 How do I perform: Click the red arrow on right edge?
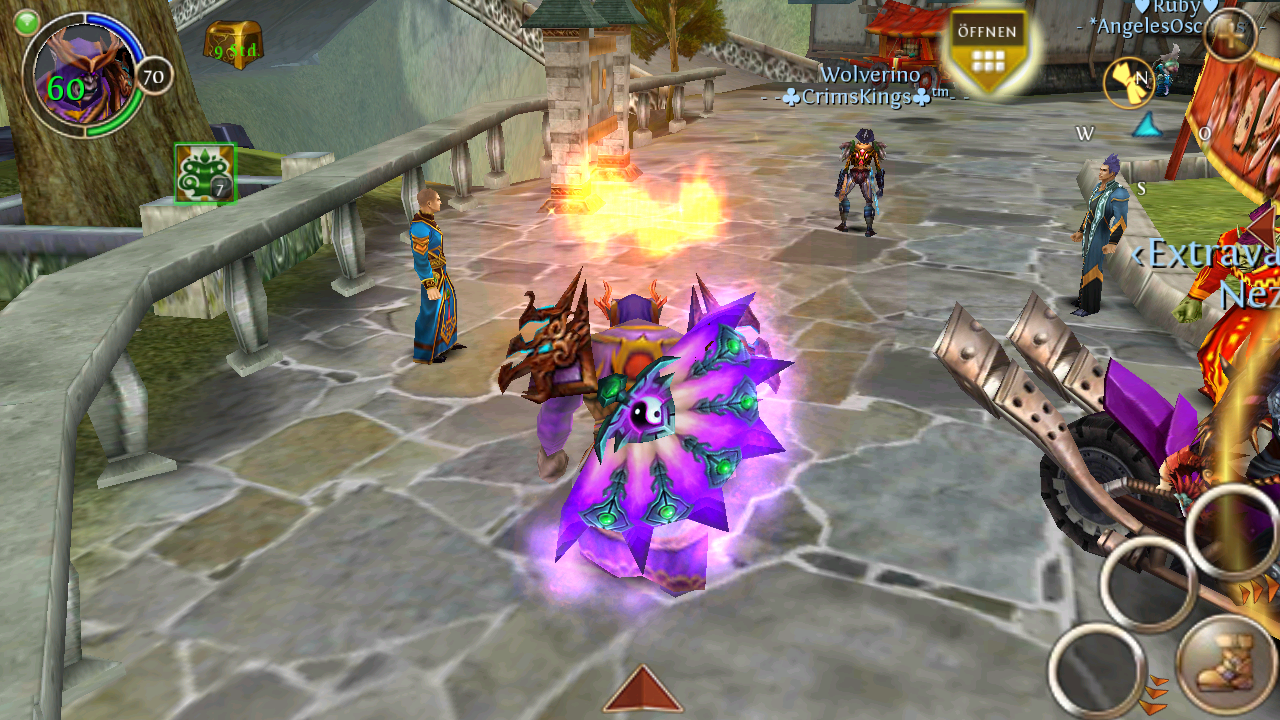tap(1263, 226)
